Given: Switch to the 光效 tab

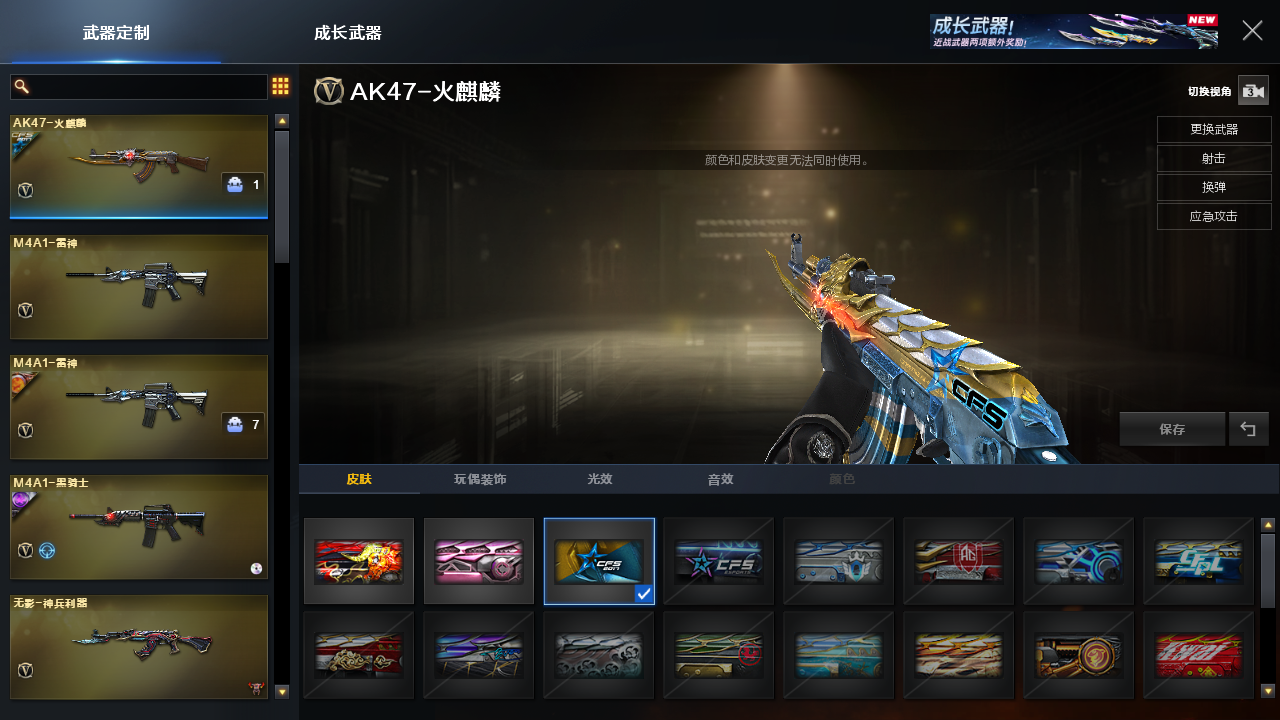Looking at the screenshot, I should (600, 479).
